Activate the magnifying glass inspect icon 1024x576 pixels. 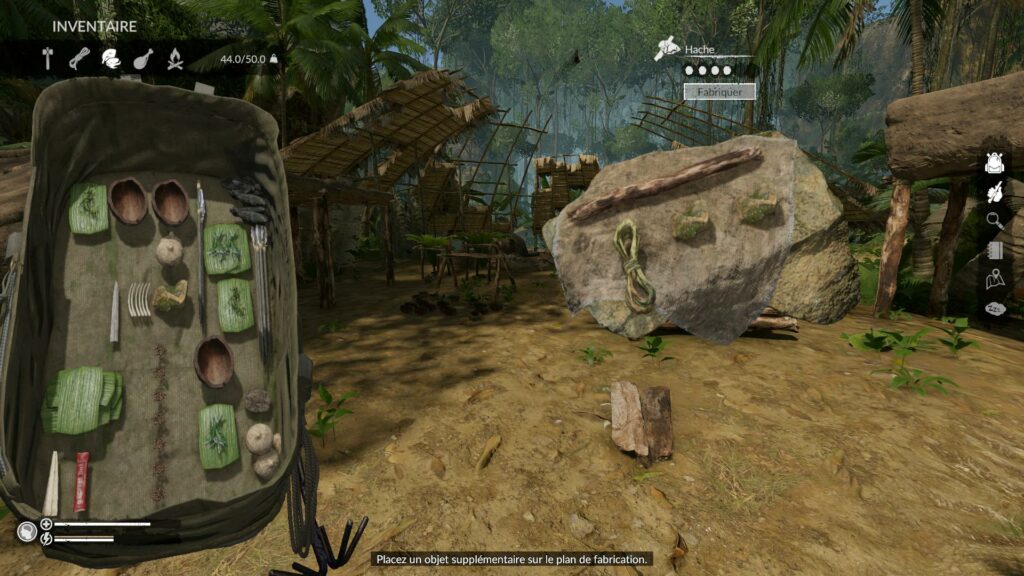pyautogui.click(x=994, y=221)
